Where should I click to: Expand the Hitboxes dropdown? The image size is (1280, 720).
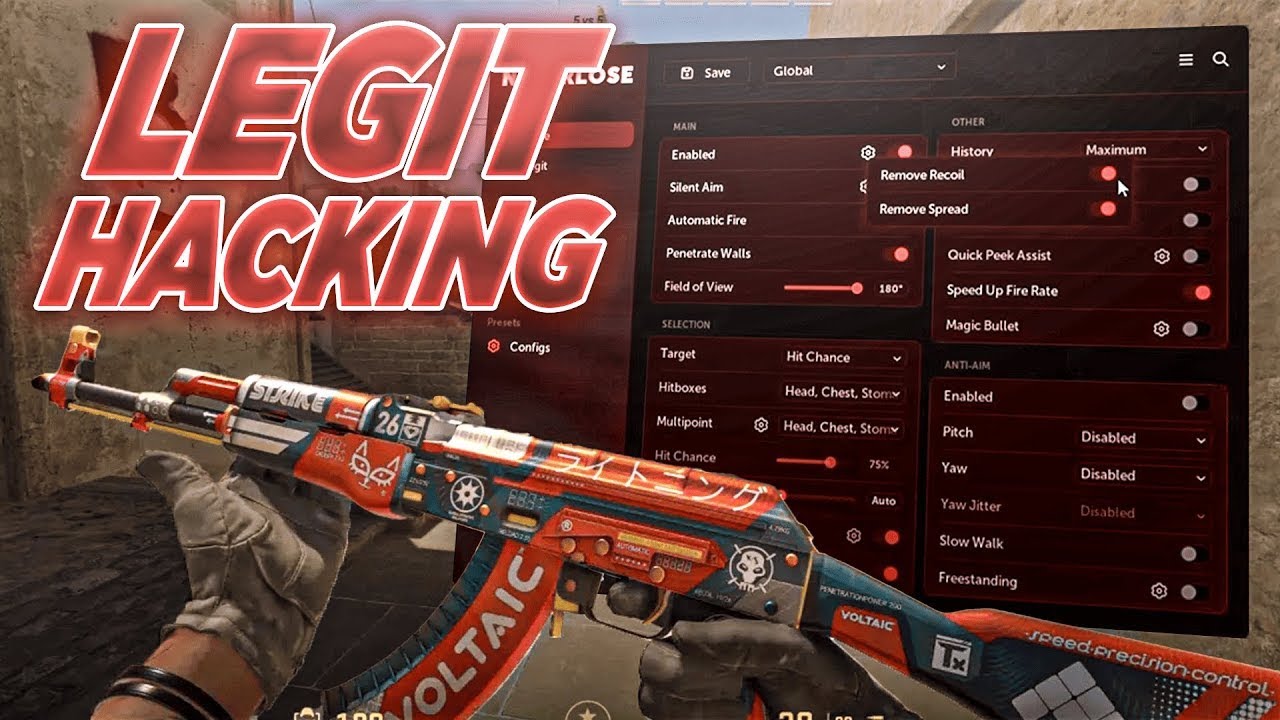pyautogui.click(x=842, y=393)
